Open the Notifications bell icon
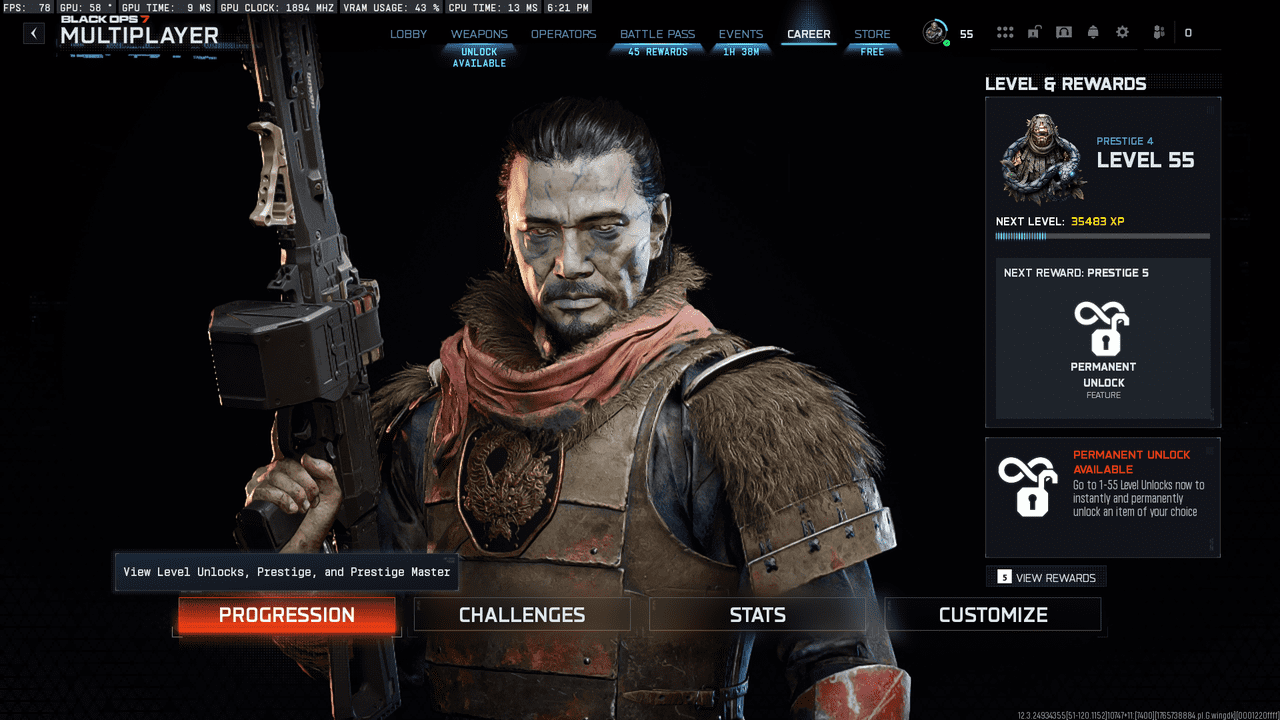Image resolution: width=1280 pixels, height=720 pixels. point(1093,32)
